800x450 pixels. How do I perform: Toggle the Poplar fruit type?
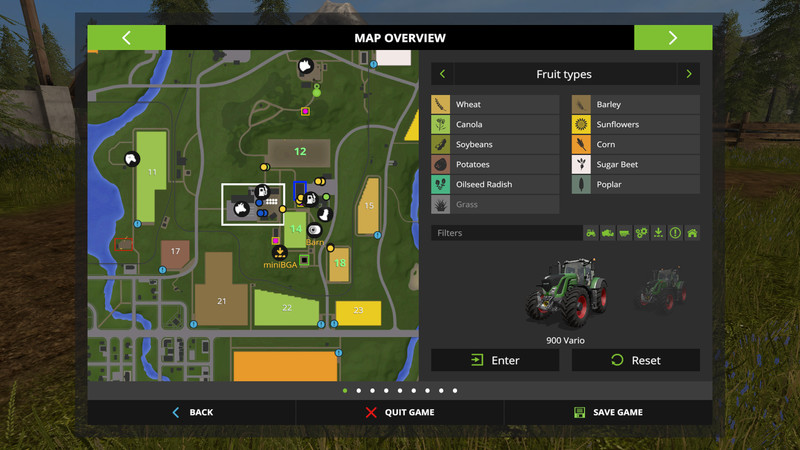click(635, 185)
